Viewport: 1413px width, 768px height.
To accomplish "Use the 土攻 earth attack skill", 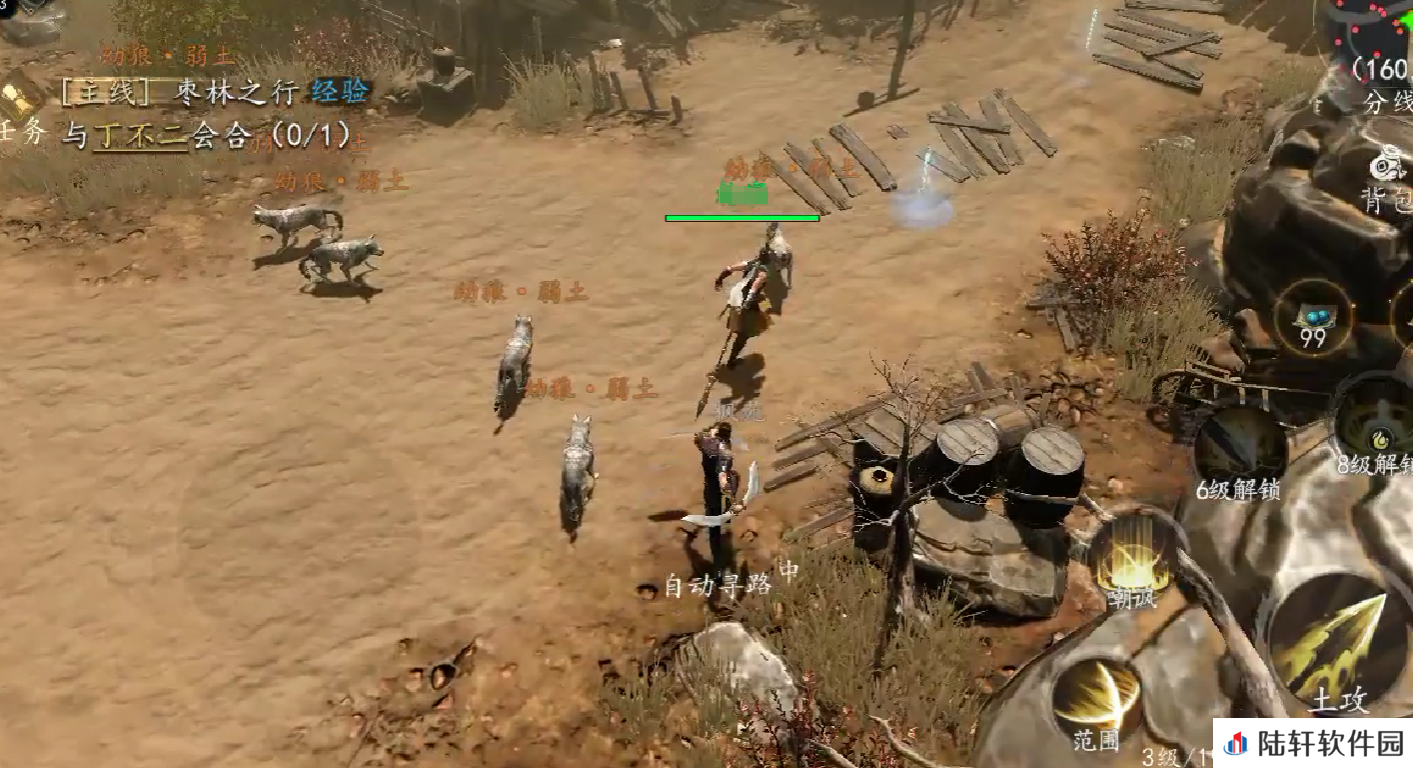I will pyautogui.click(x=1336, y=640).
